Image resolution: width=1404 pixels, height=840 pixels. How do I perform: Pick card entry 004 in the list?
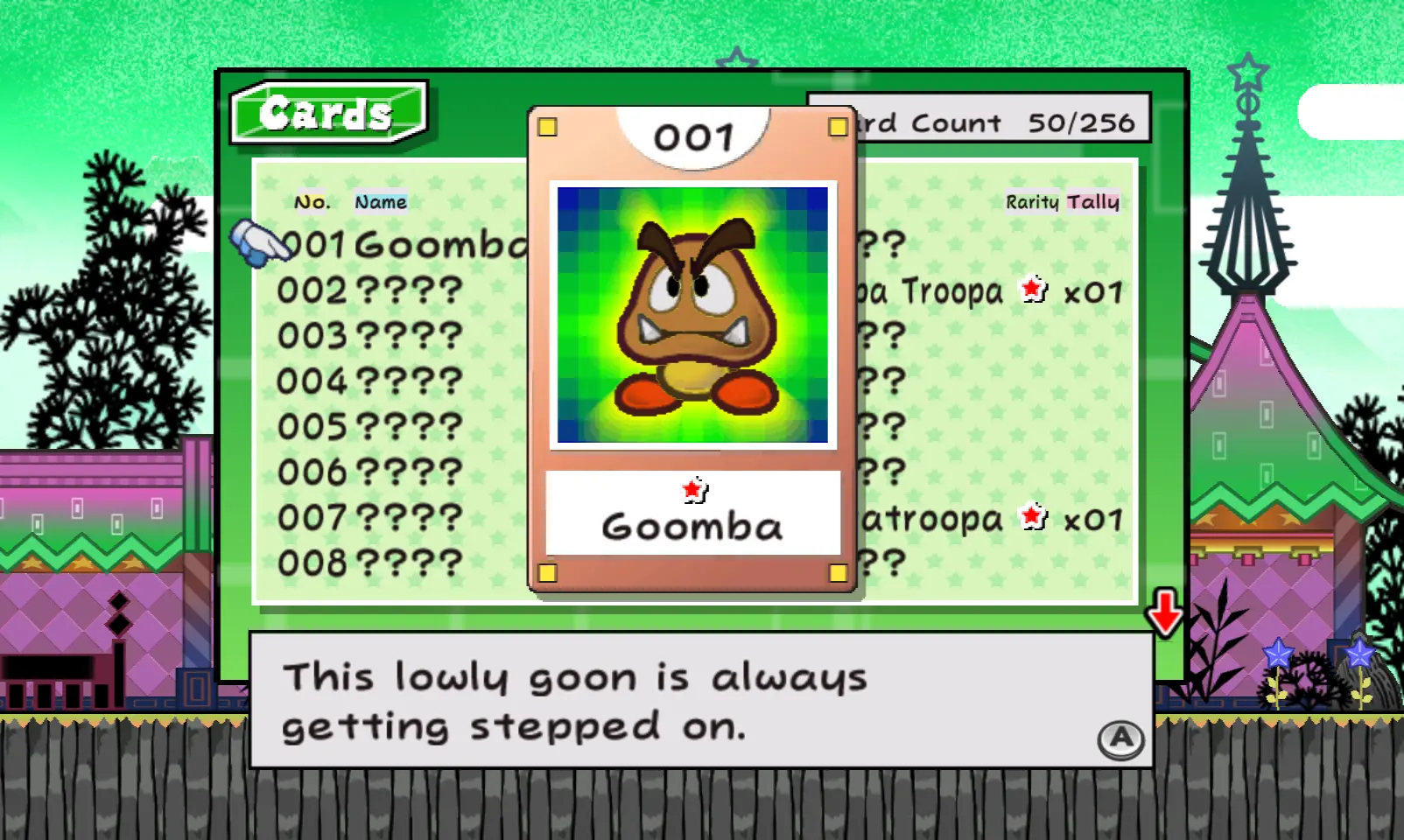[369, 381]
